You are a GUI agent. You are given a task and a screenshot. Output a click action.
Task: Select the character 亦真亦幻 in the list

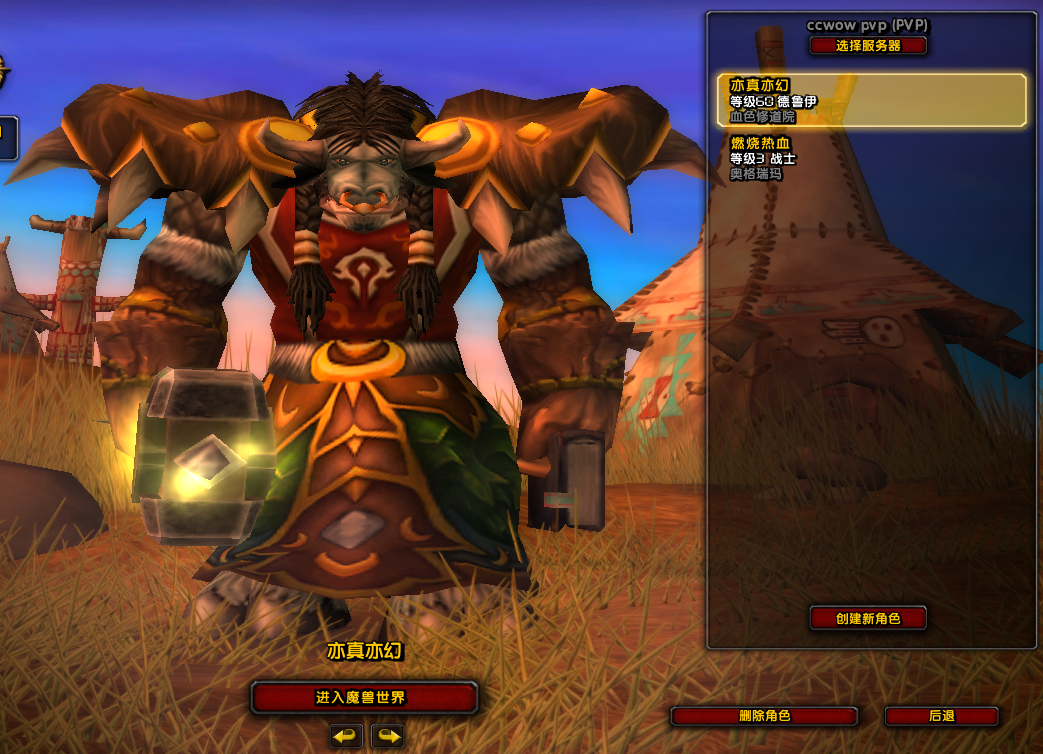click(871, 101)
